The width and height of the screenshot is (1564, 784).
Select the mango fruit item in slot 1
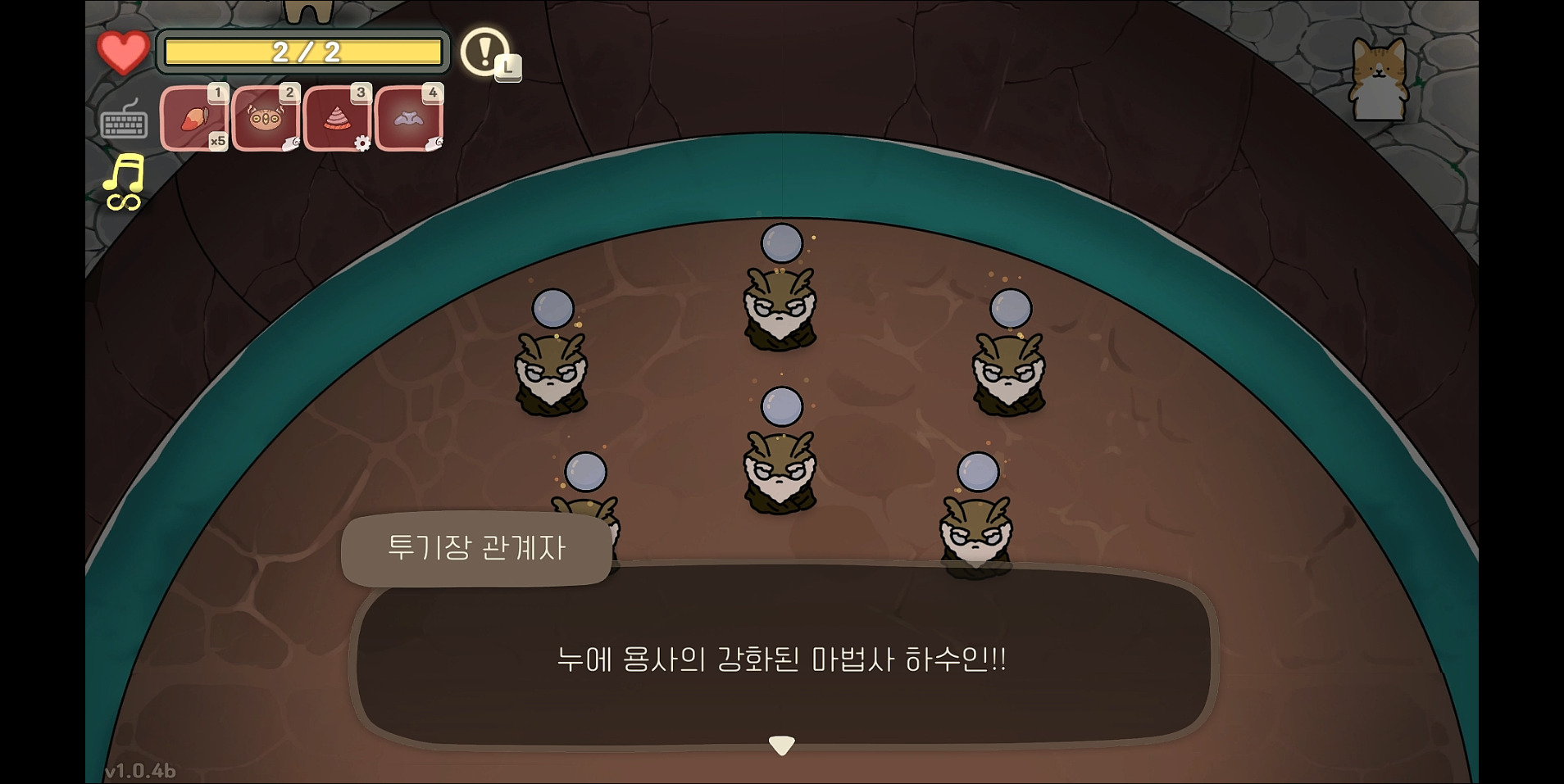(x=195, y=117)
